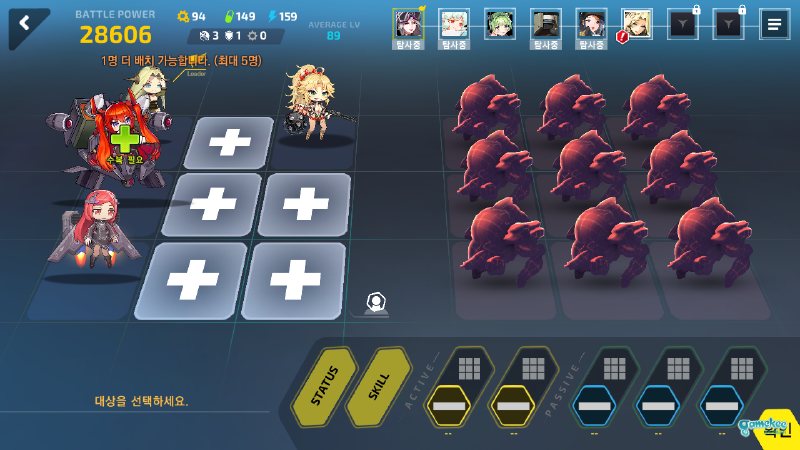Select the green-haired squad portrait

(500, 23)
